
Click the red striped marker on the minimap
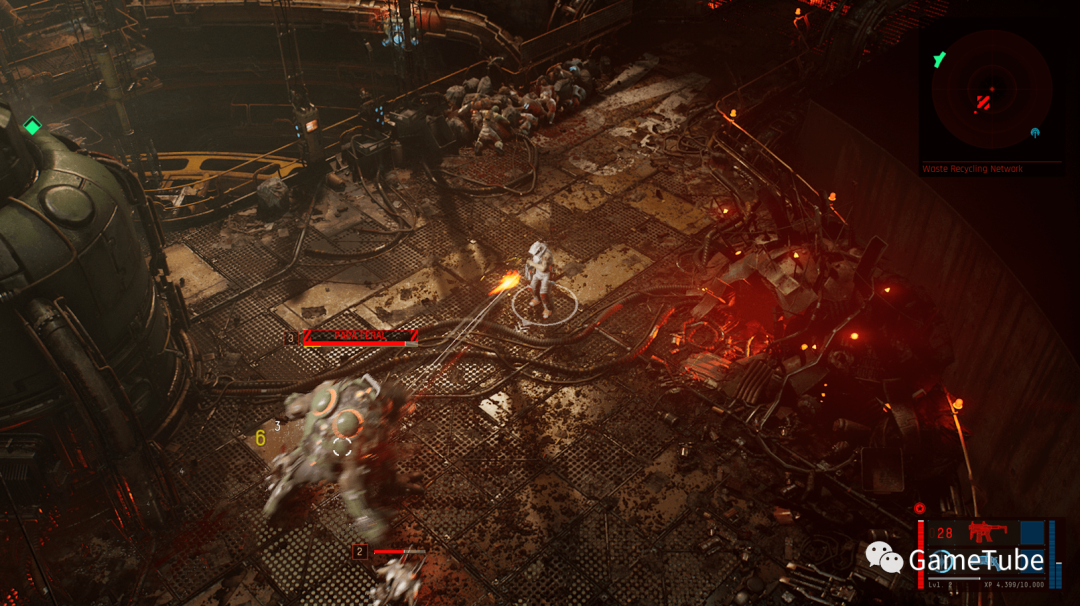point(984,102)
